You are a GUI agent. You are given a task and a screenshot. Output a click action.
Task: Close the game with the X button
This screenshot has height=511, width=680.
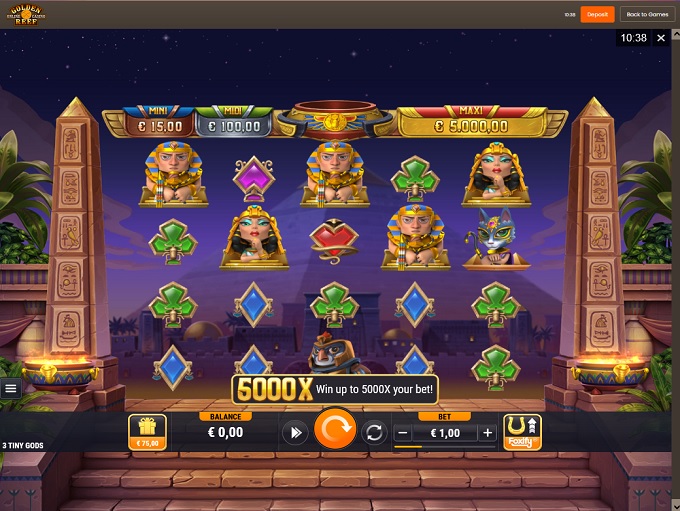pyautogui.click(x=661, y=38)
